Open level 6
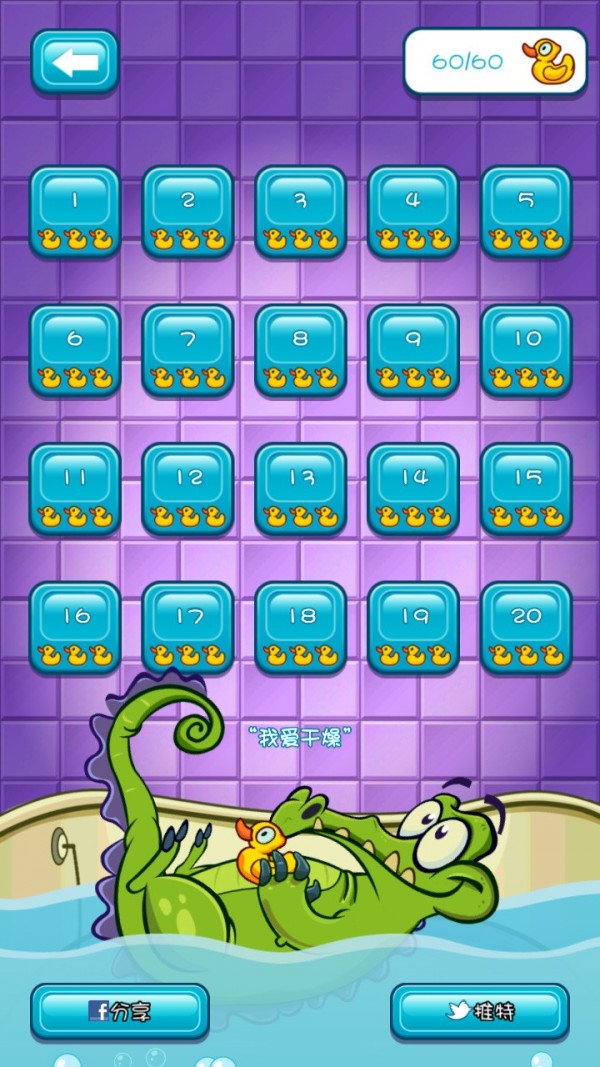 (x=75, y=350)
